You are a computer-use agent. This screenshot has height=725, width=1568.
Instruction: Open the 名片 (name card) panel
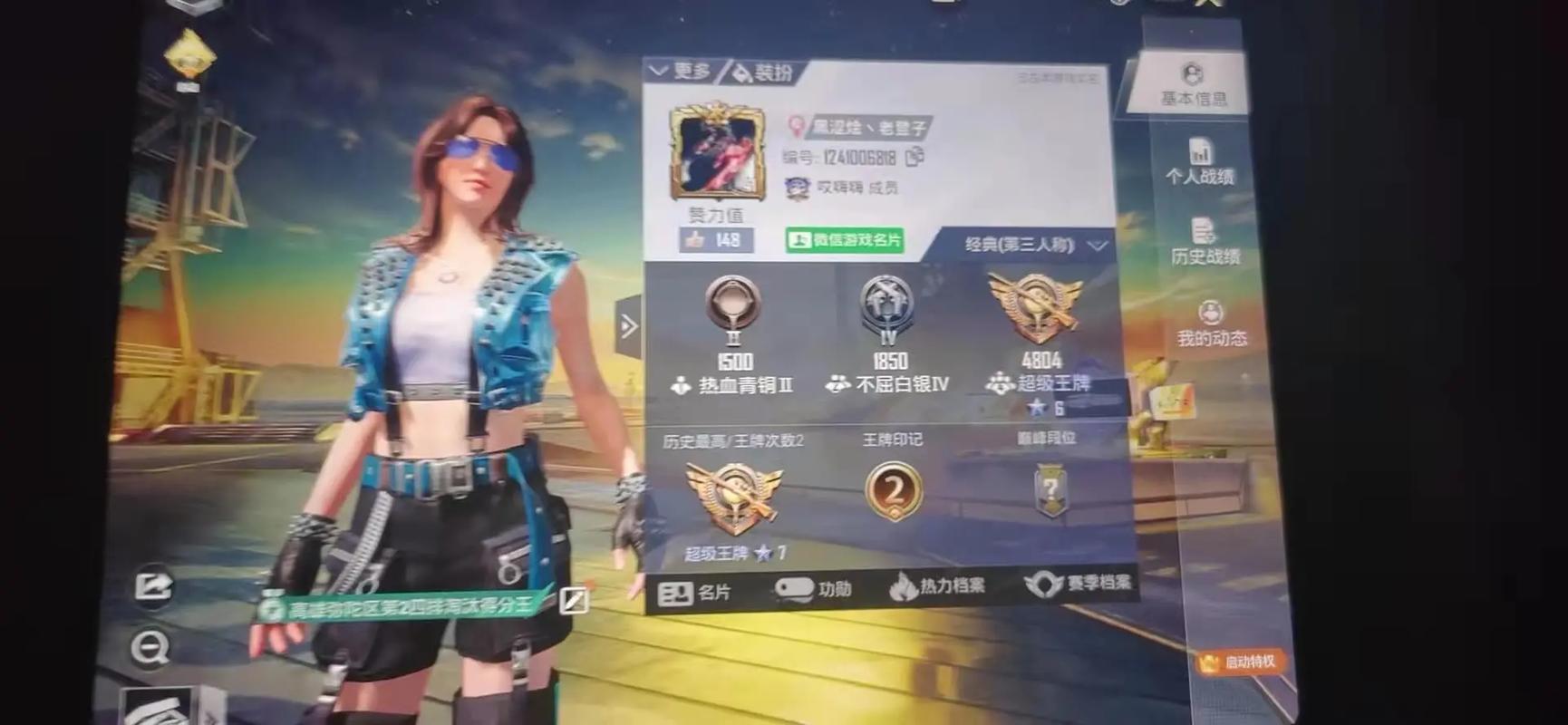coord(700,590)
